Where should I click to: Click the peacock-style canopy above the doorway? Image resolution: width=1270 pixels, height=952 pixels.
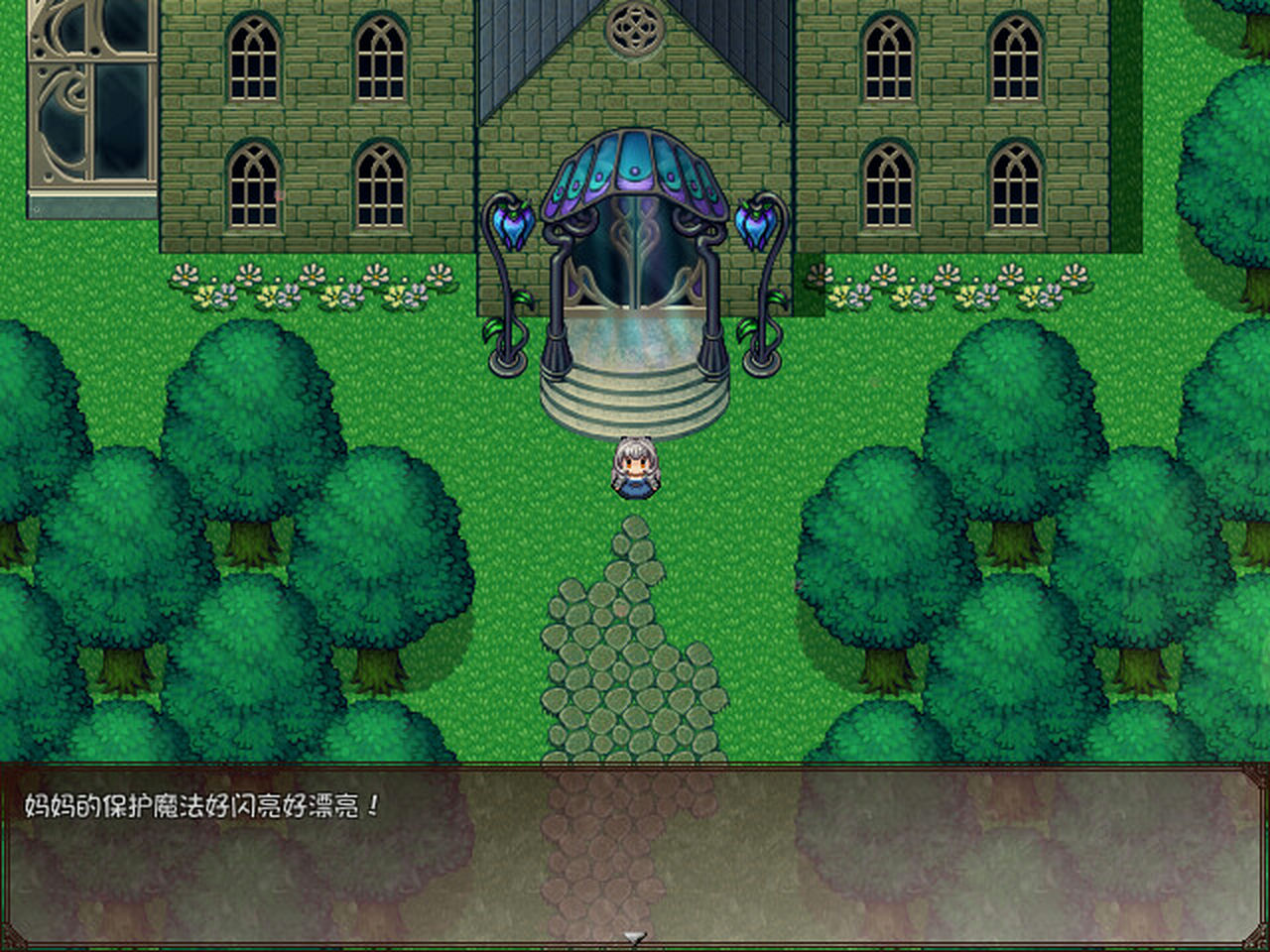click(633, 169)
